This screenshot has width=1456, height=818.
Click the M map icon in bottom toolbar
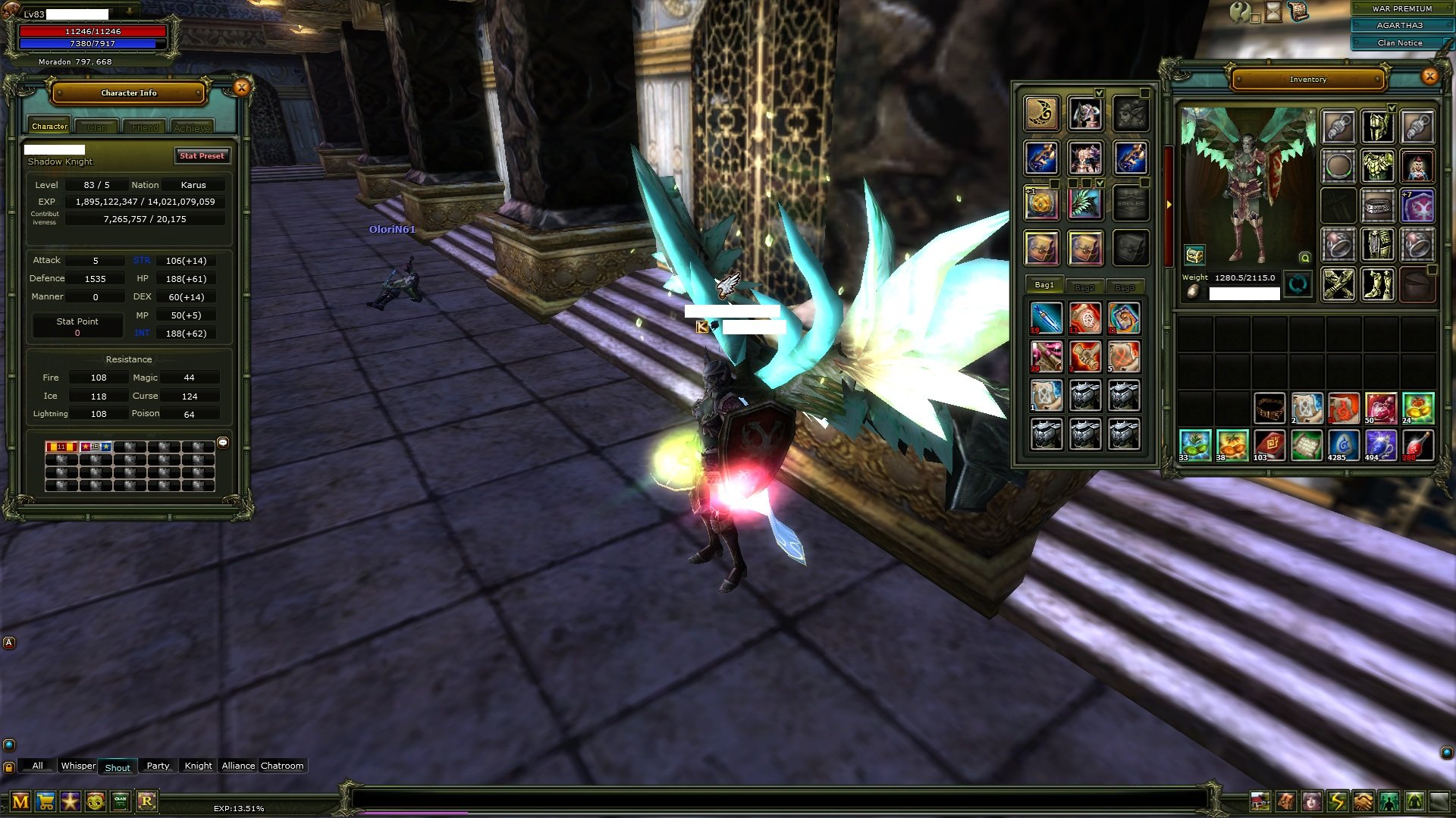[x=20, y=801]
